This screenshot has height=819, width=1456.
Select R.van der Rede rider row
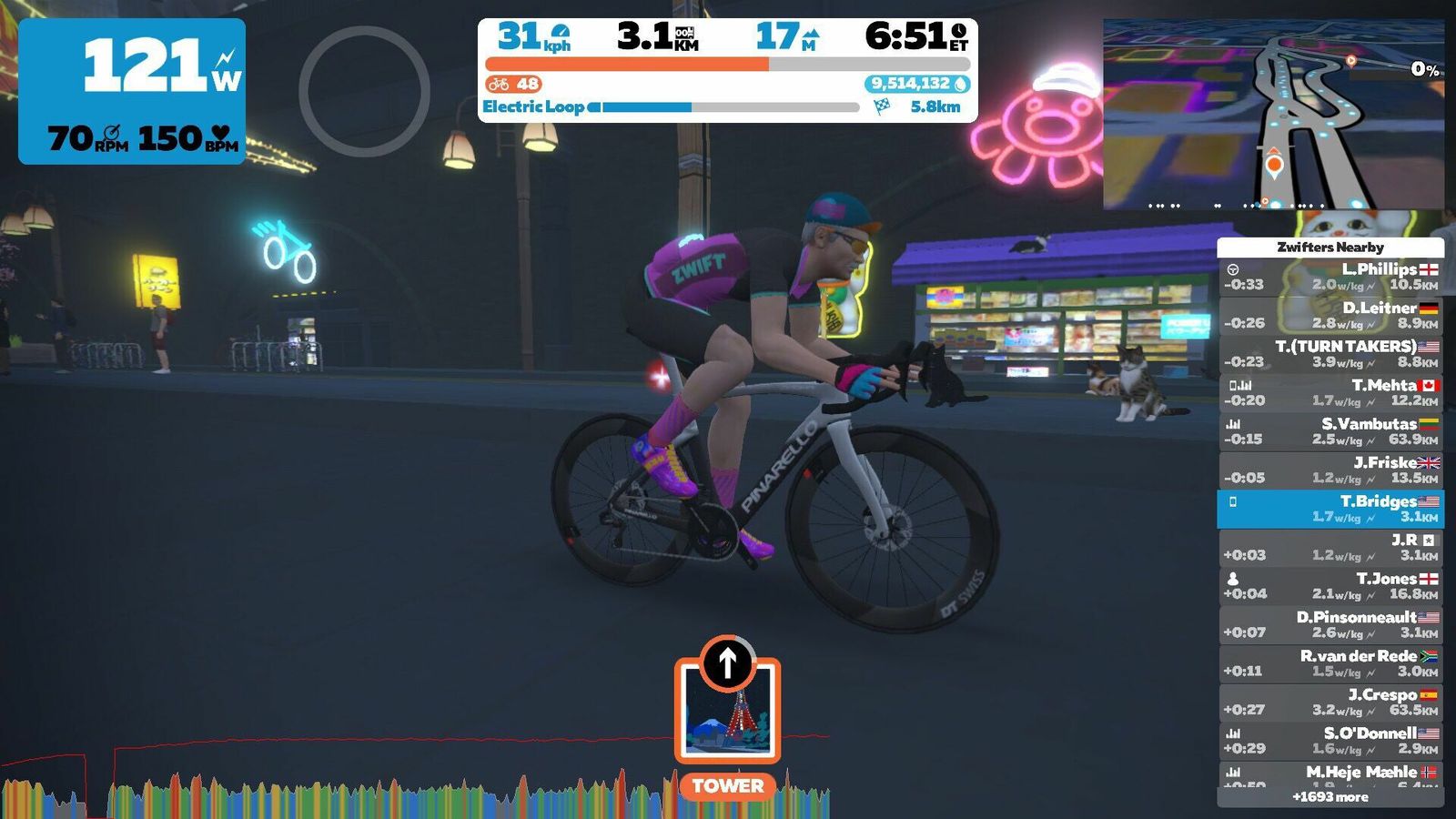tap(1330, 663)
